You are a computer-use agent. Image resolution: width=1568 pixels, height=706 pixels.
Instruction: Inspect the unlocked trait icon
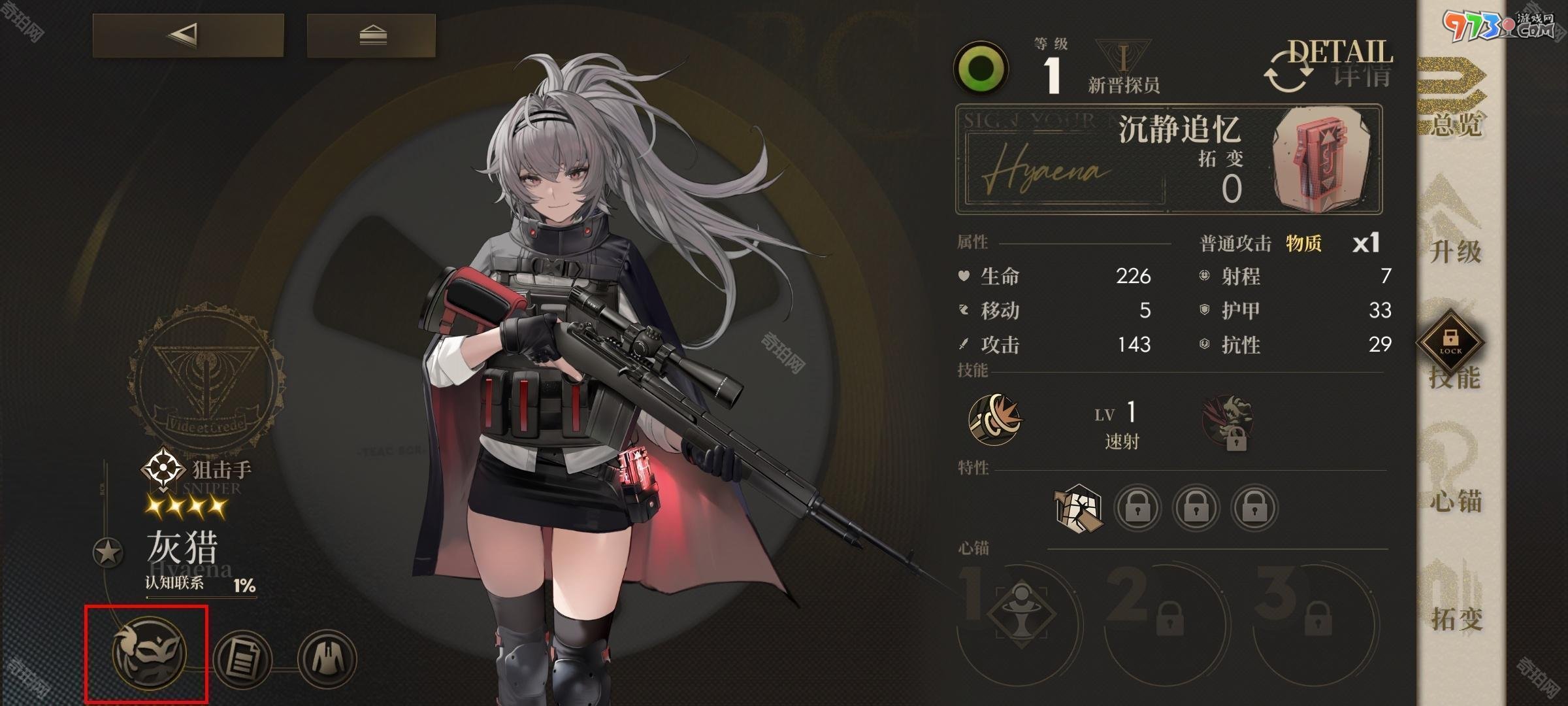point(1078,507)
